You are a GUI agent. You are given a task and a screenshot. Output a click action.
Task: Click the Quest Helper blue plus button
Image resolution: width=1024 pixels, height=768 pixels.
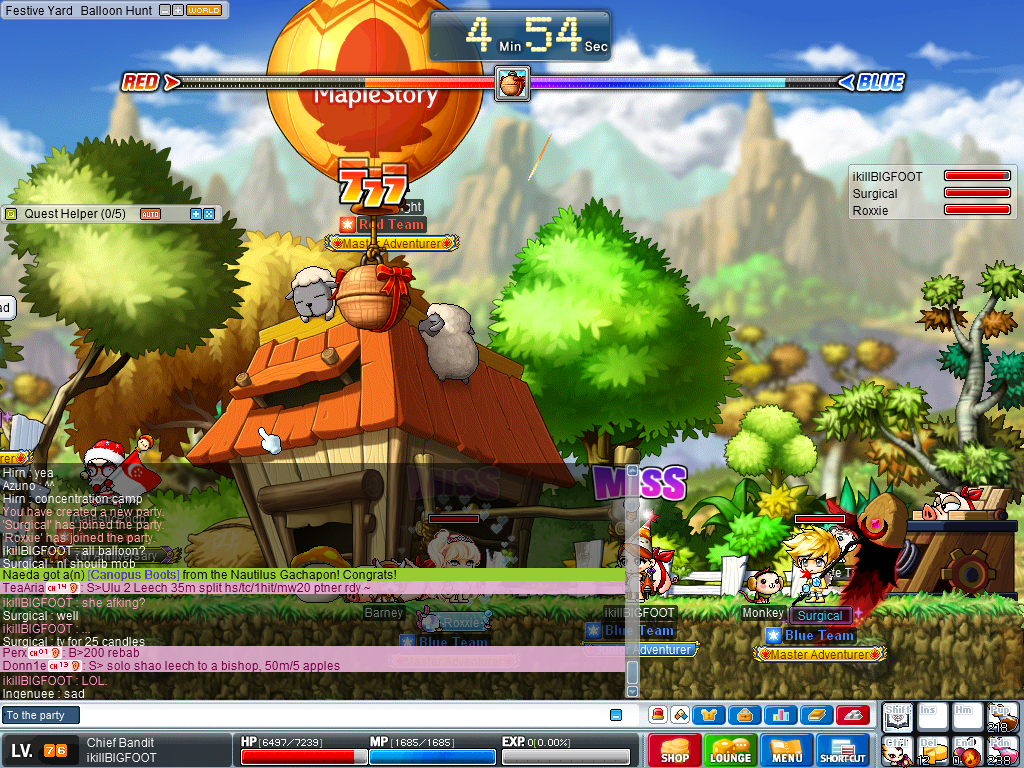point(196,214)
